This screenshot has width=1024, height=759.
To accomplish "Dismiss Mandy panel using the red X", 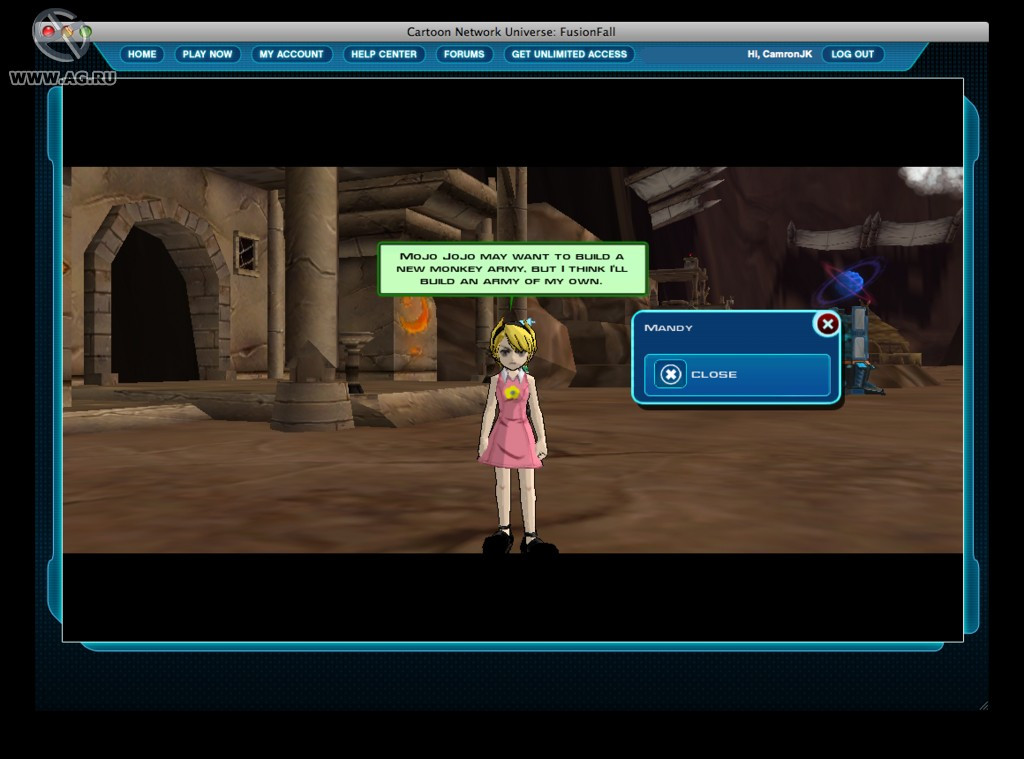I will (x=827, y=324).
